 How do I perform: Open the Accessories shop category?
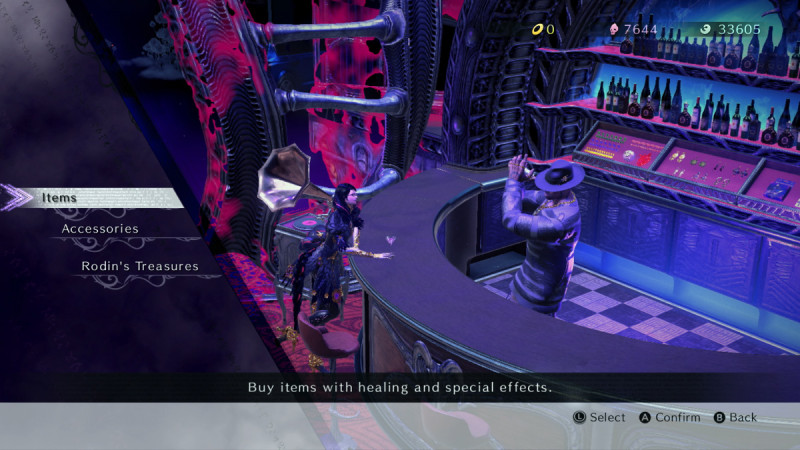coord(100,229)
